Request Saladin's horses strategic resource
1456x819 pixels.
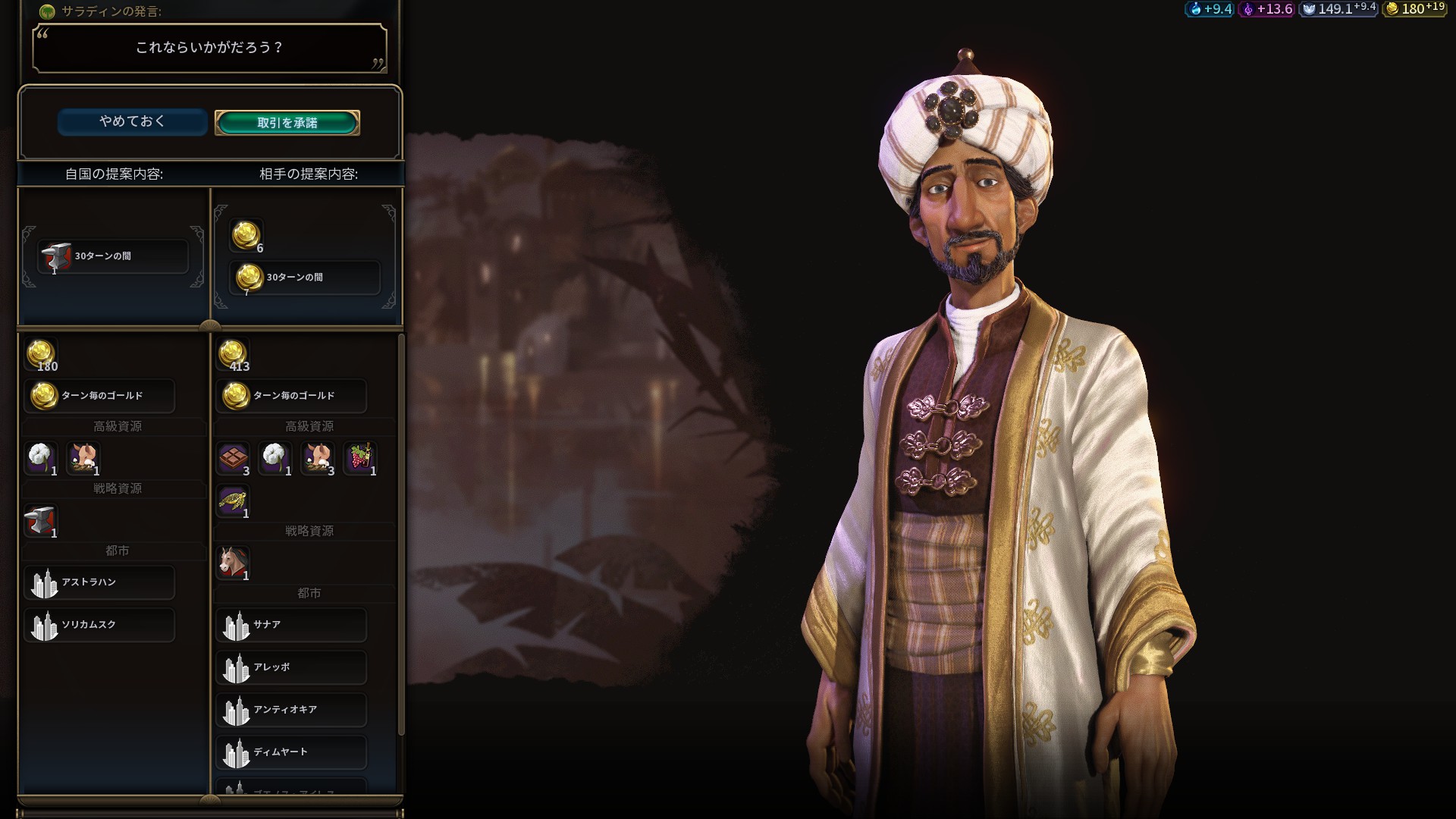coord(233,563)
